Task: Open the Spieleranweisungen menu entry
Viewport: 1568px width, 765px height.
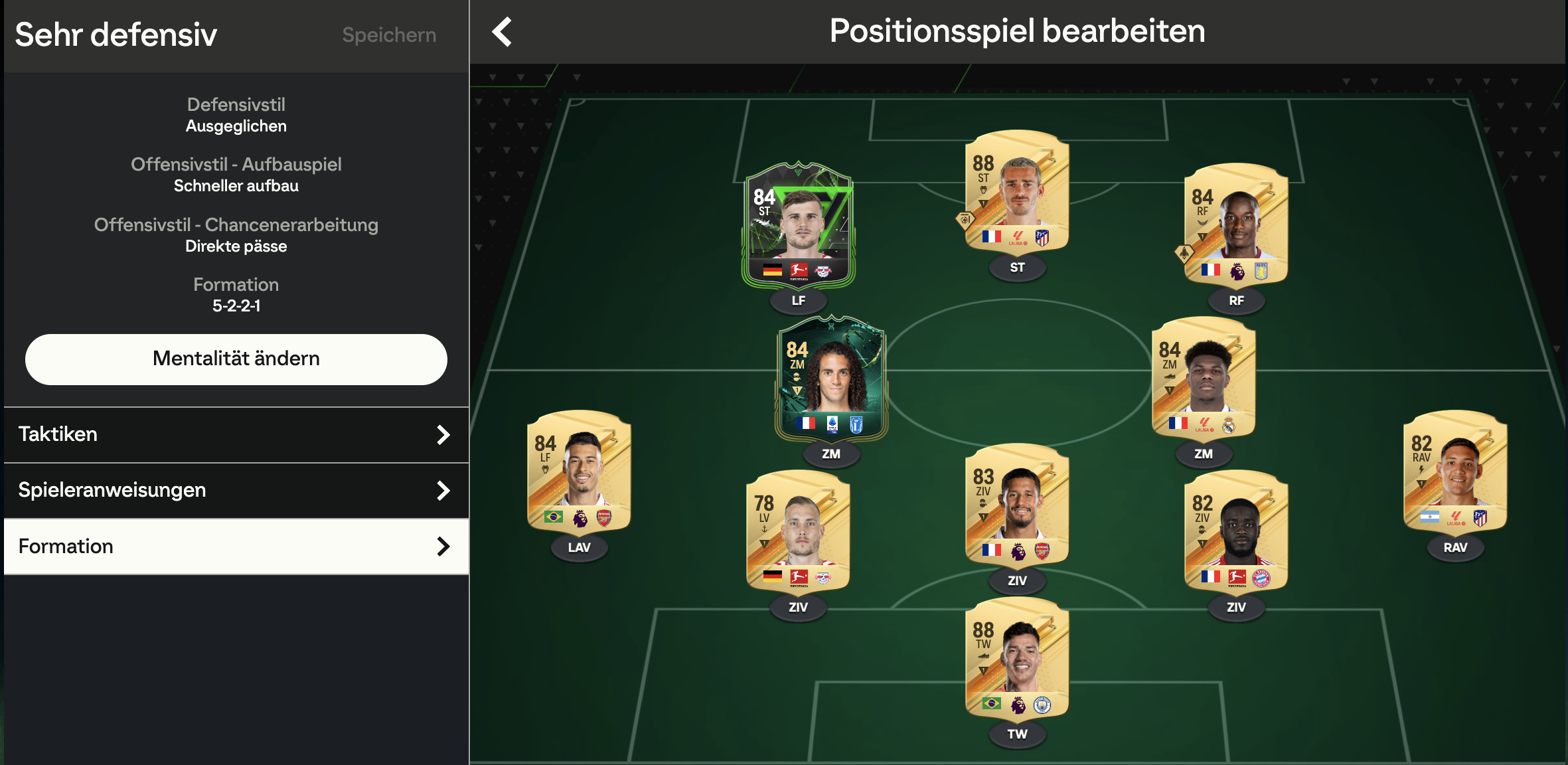Action: tap(236, 490)
